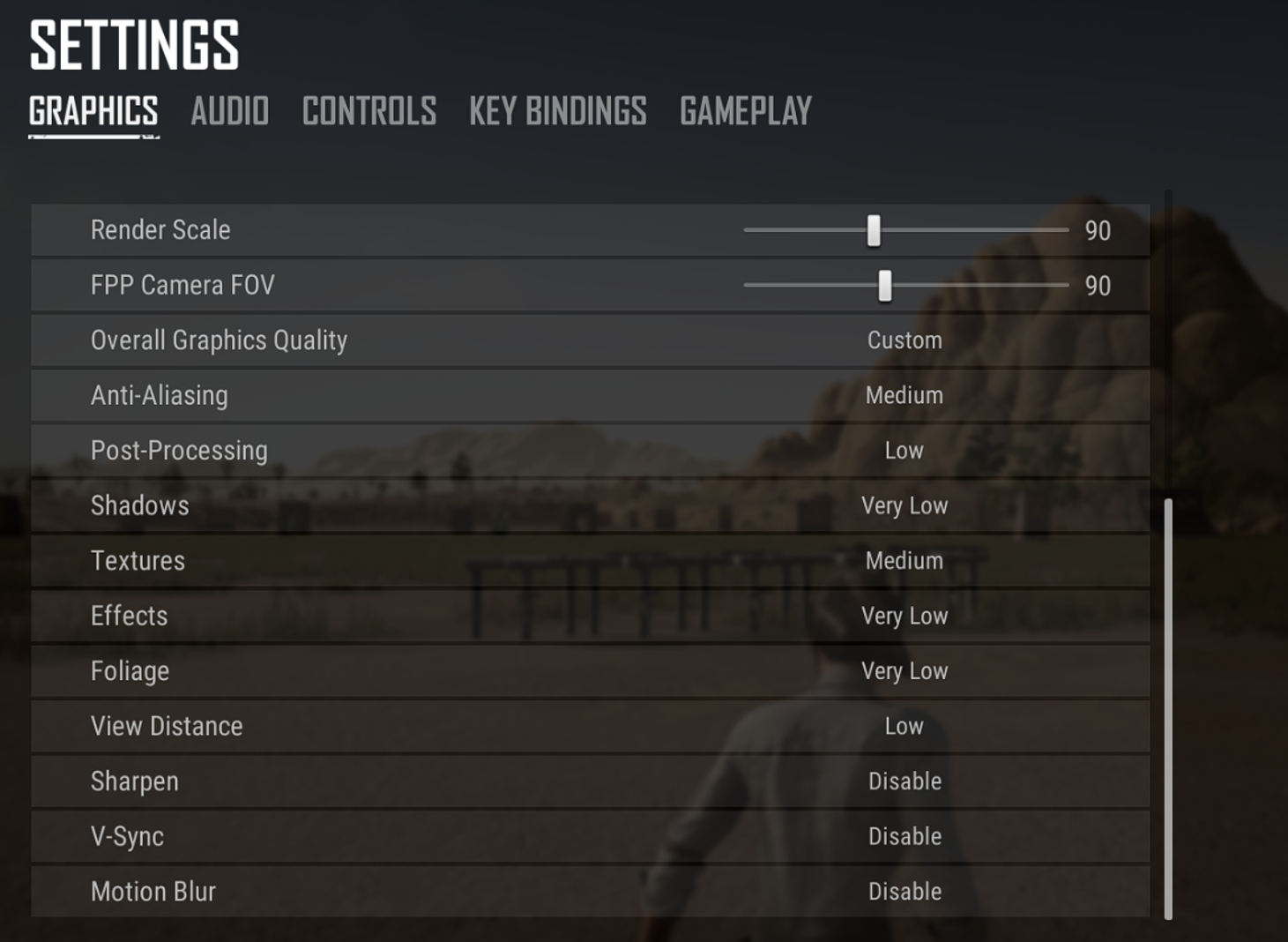Modify the View Distance setting

905,726
